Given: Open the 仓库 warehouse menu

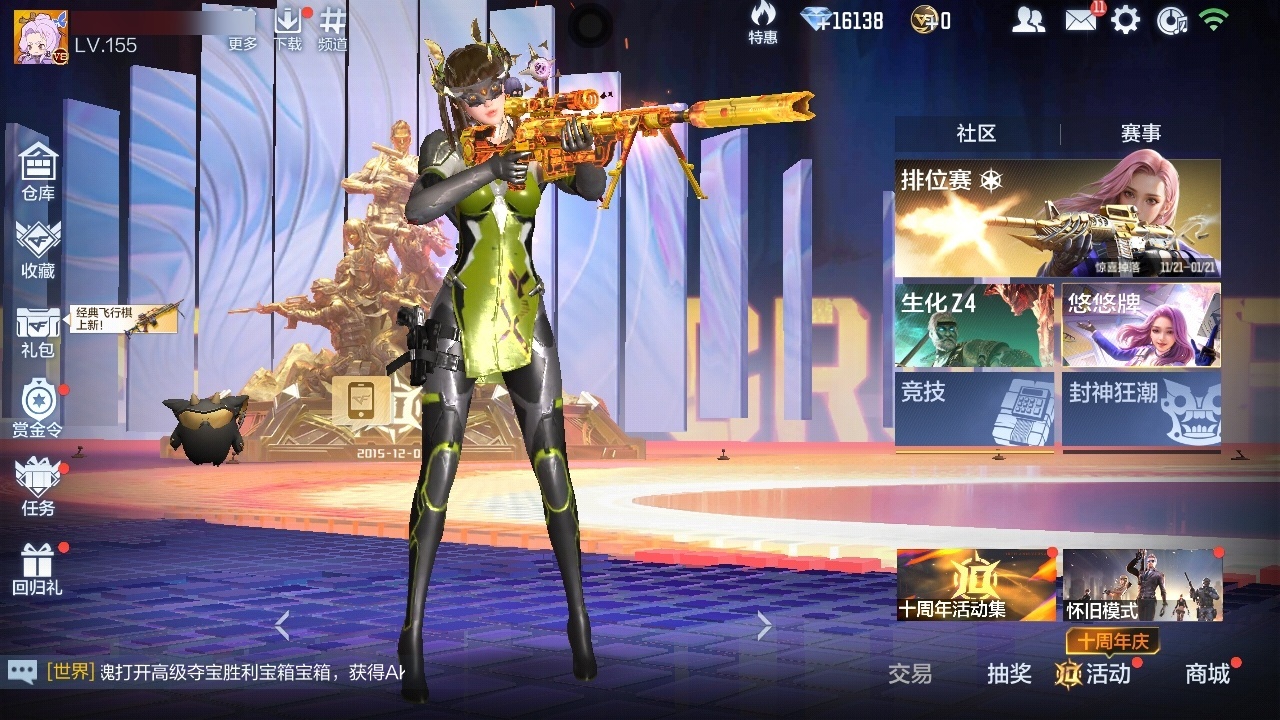Looking at the screenshot, I should pos(38,171).
